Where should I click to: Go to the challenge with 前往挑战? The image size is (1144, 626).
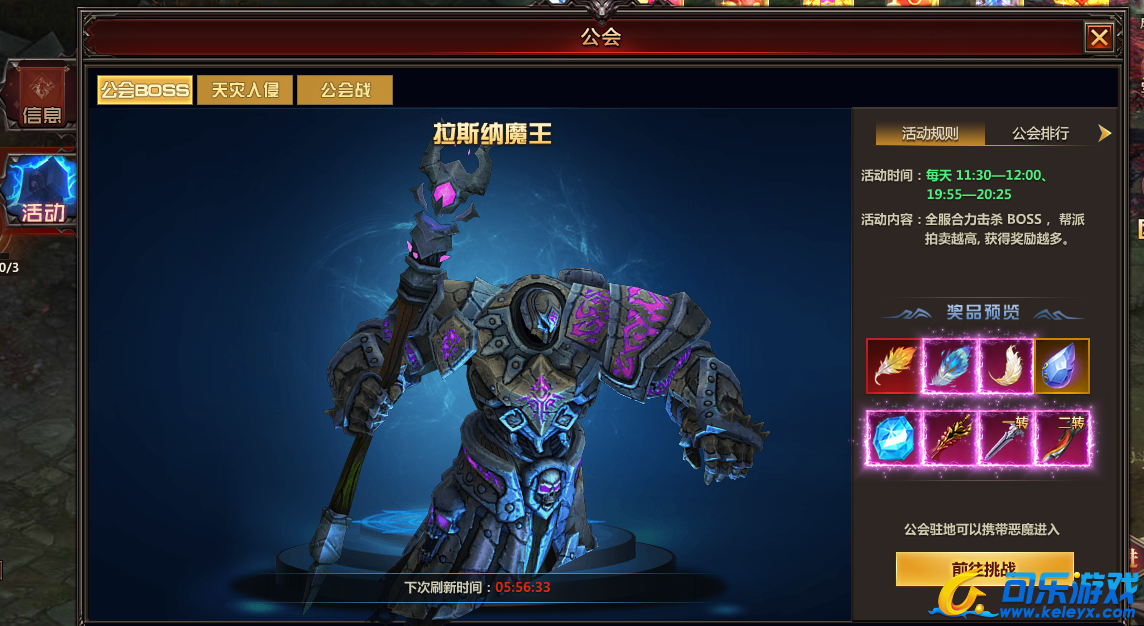click(984, 568)
